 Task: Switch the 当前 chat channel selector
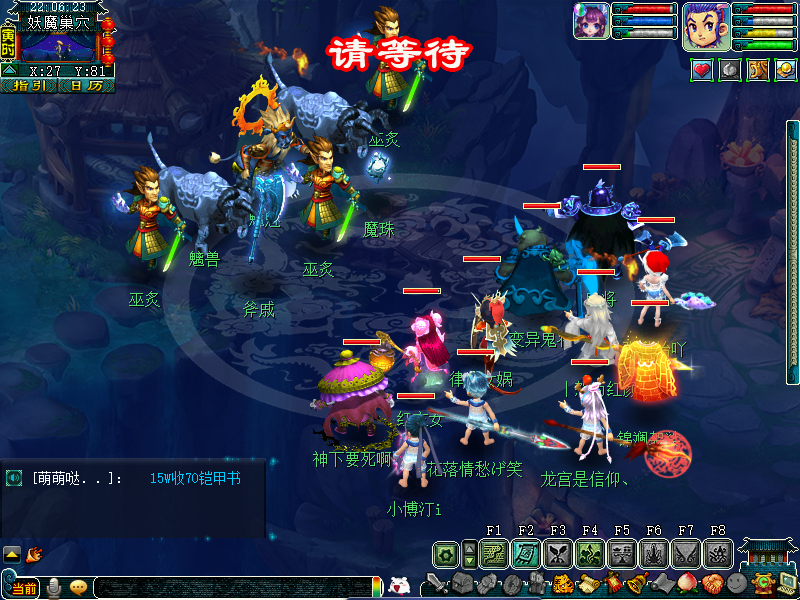[24, 588]
